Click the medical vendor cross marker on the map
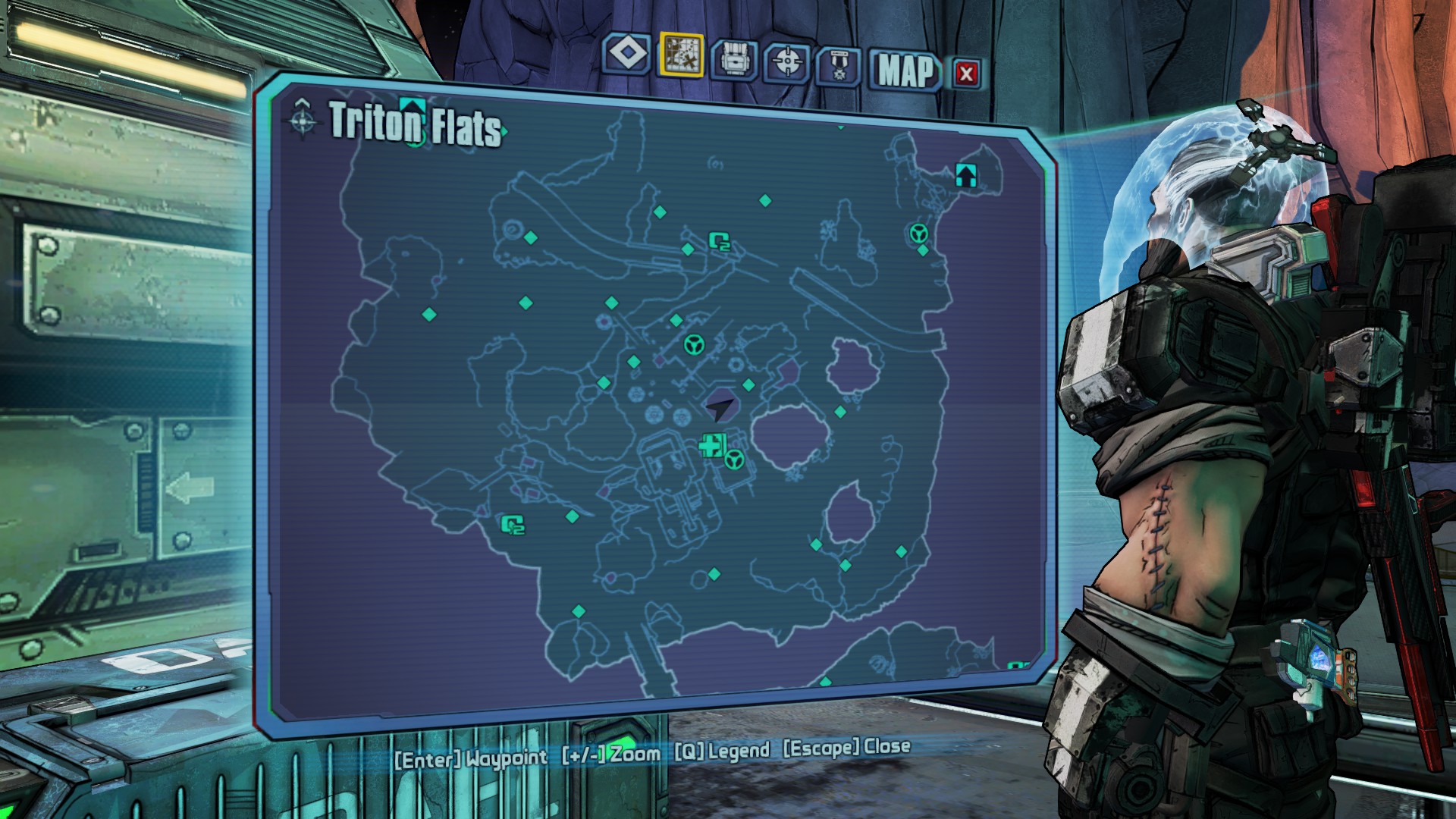The height and width of the screenshot is (819, 1456). (712, 445)
